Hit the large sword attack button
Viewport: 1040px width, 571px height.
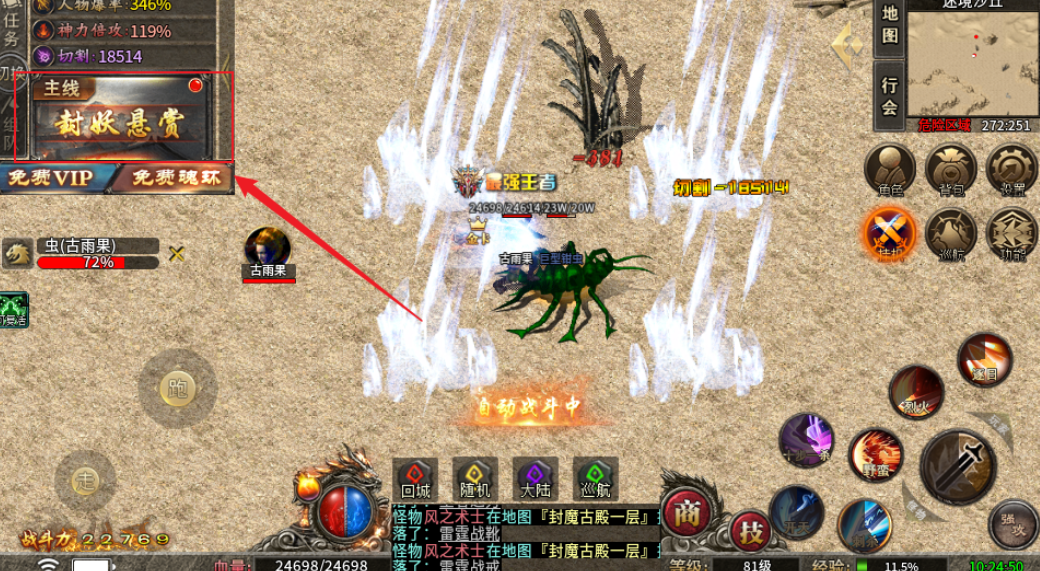click(957, 468)
